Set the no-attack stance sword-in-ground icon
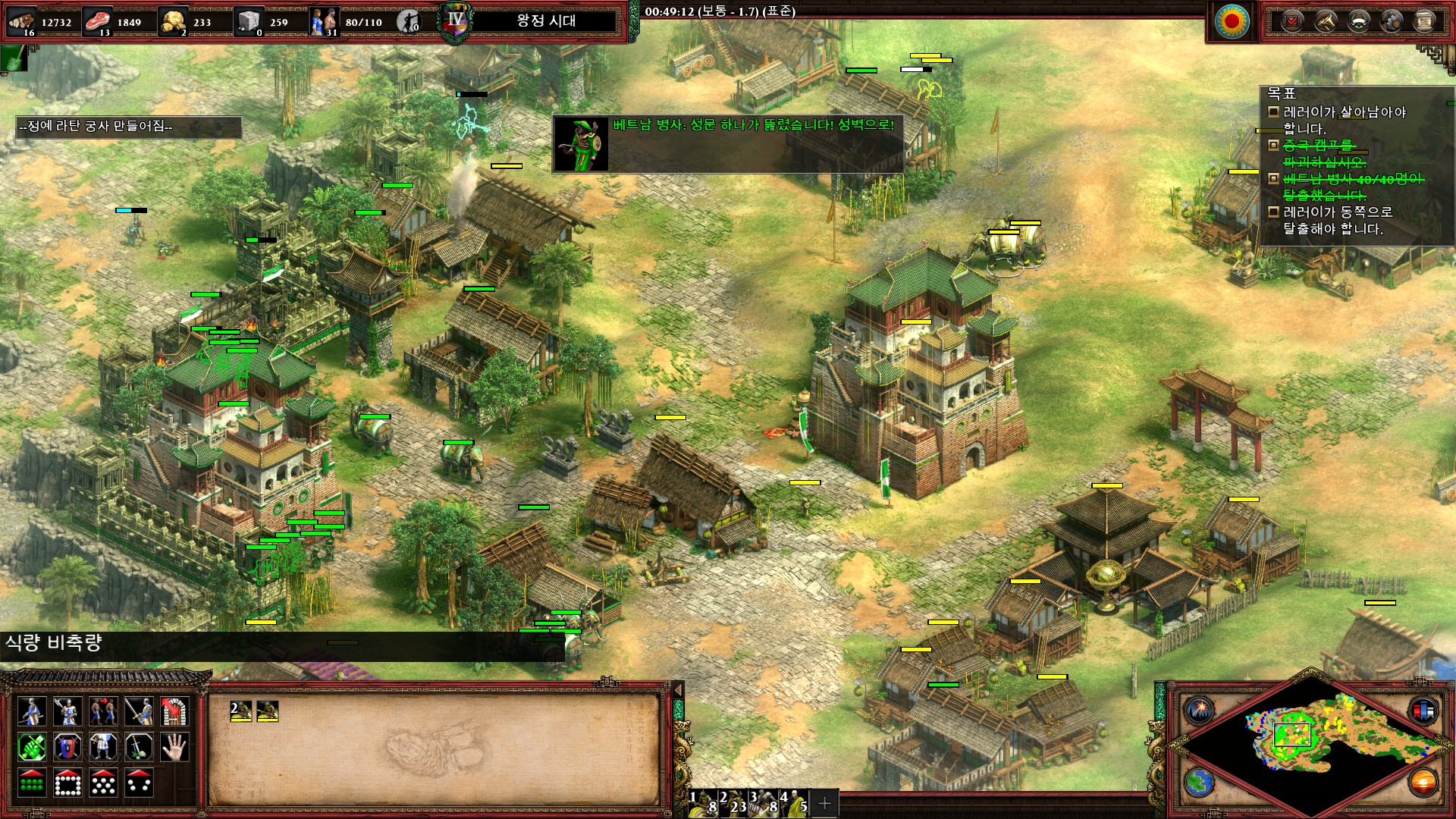This screenshot has height=819, width=1456. (x=139, y=748)
